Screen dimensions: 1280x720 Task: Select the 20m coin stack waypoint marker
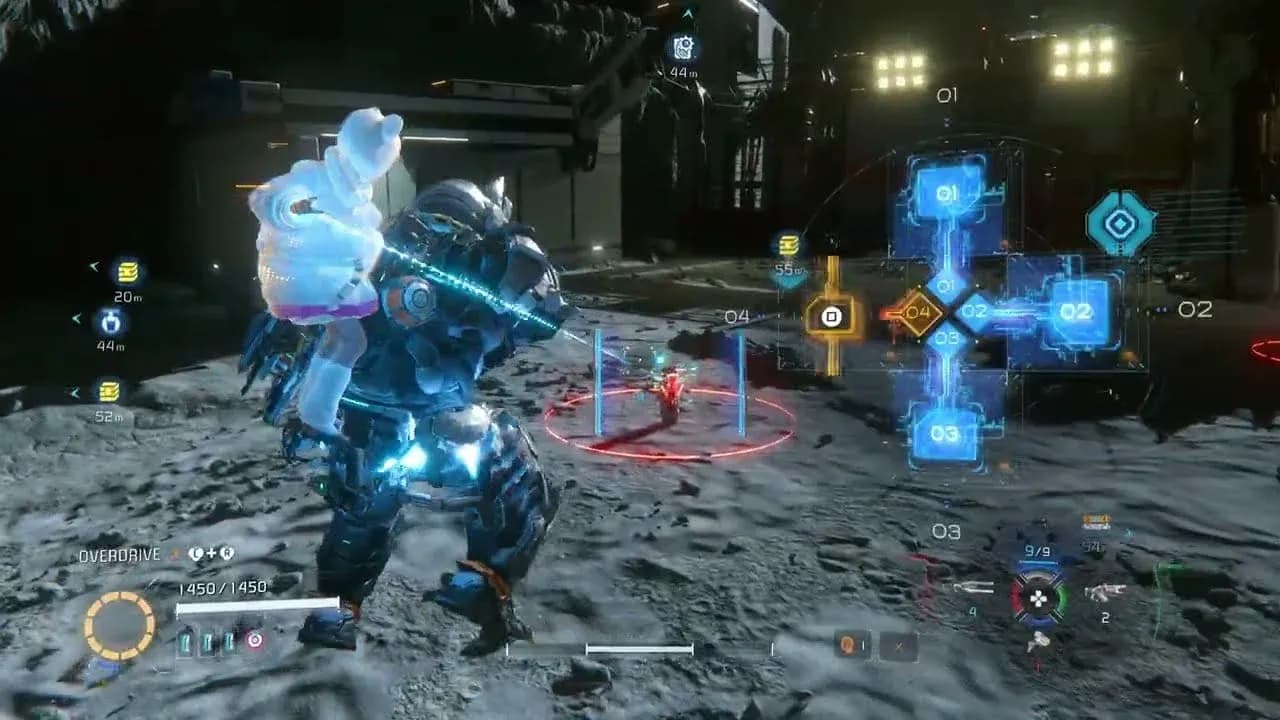point(127,271)
